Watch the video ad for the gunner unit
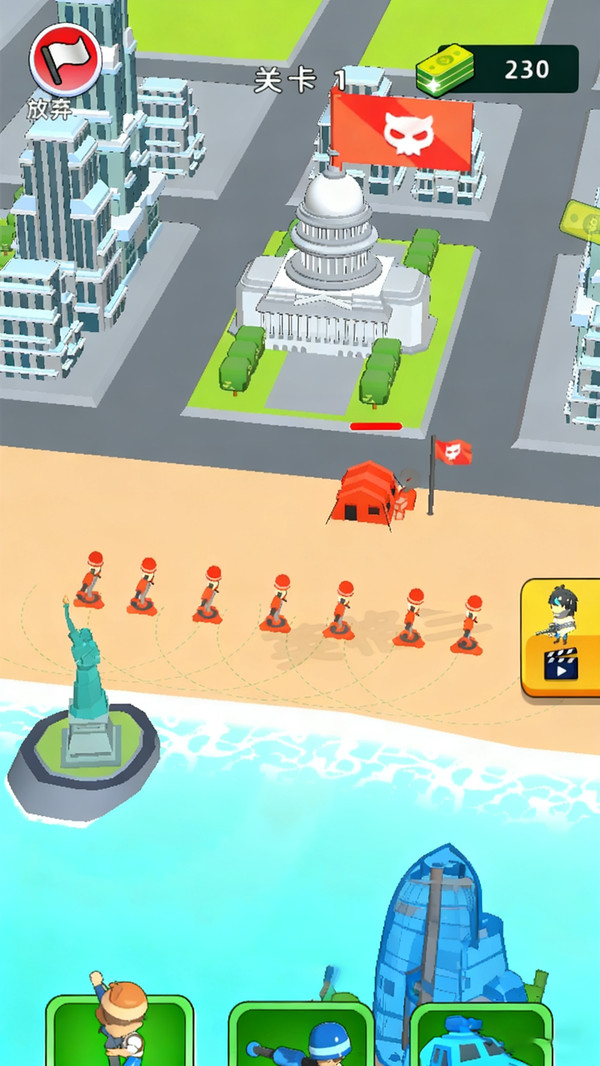Image resolution: width=600 pixels, height=1066 pixels. 561,637
